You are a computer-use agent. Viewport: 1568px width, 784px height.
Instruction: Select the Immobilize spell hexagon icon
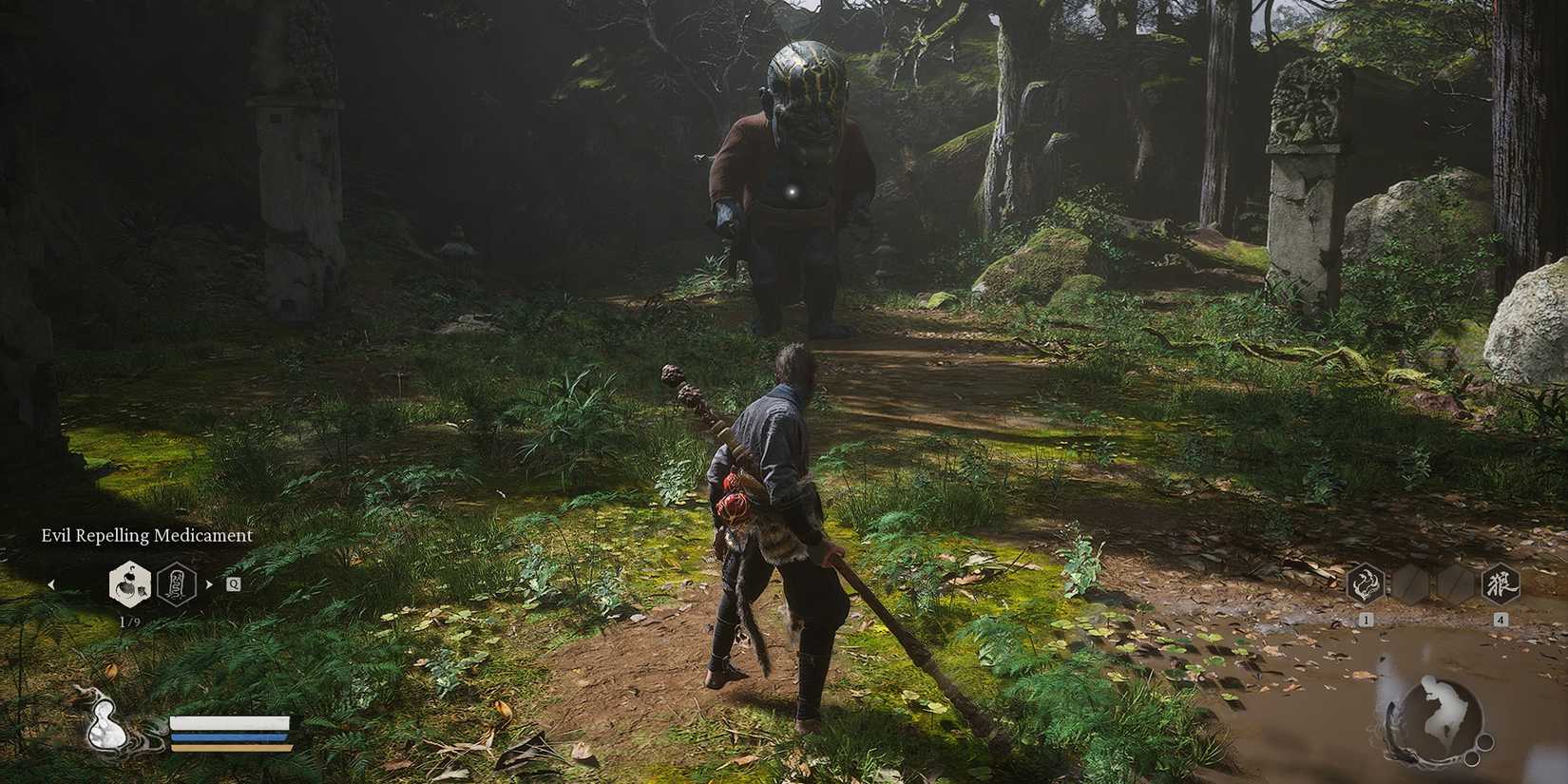pos(1367,583)
